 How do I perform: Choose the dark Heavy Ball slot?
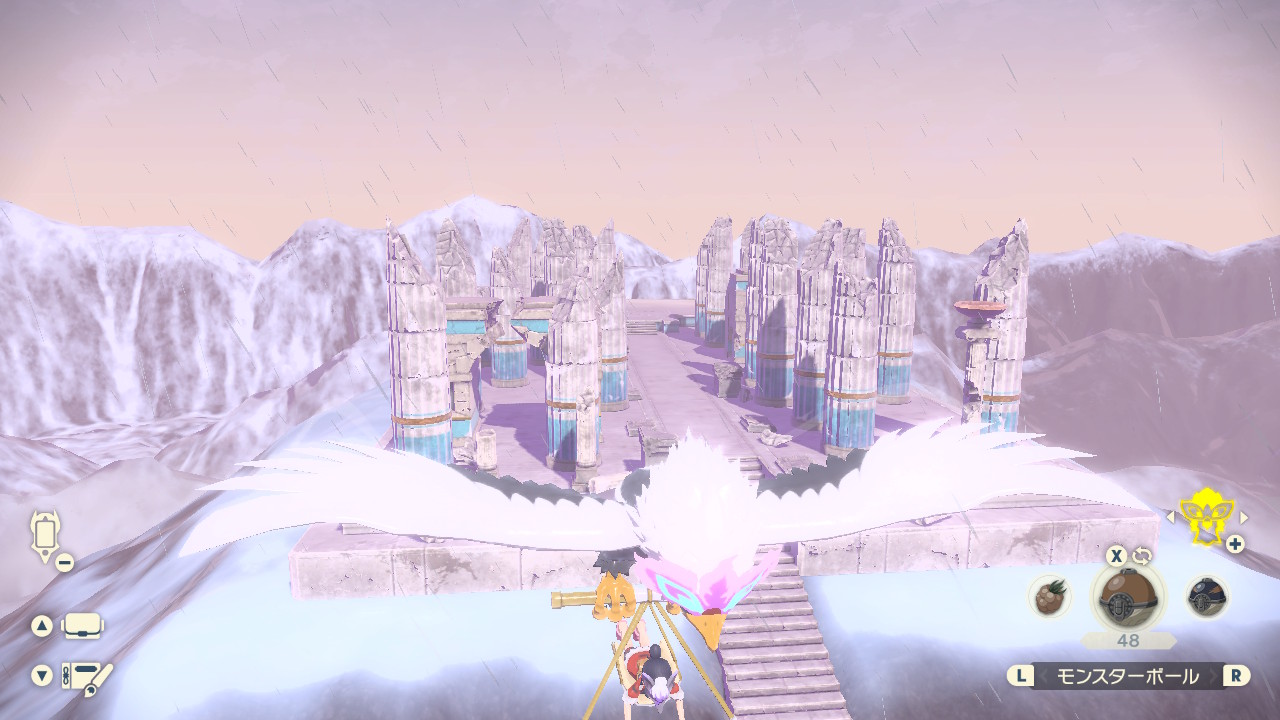(1207, 597)
